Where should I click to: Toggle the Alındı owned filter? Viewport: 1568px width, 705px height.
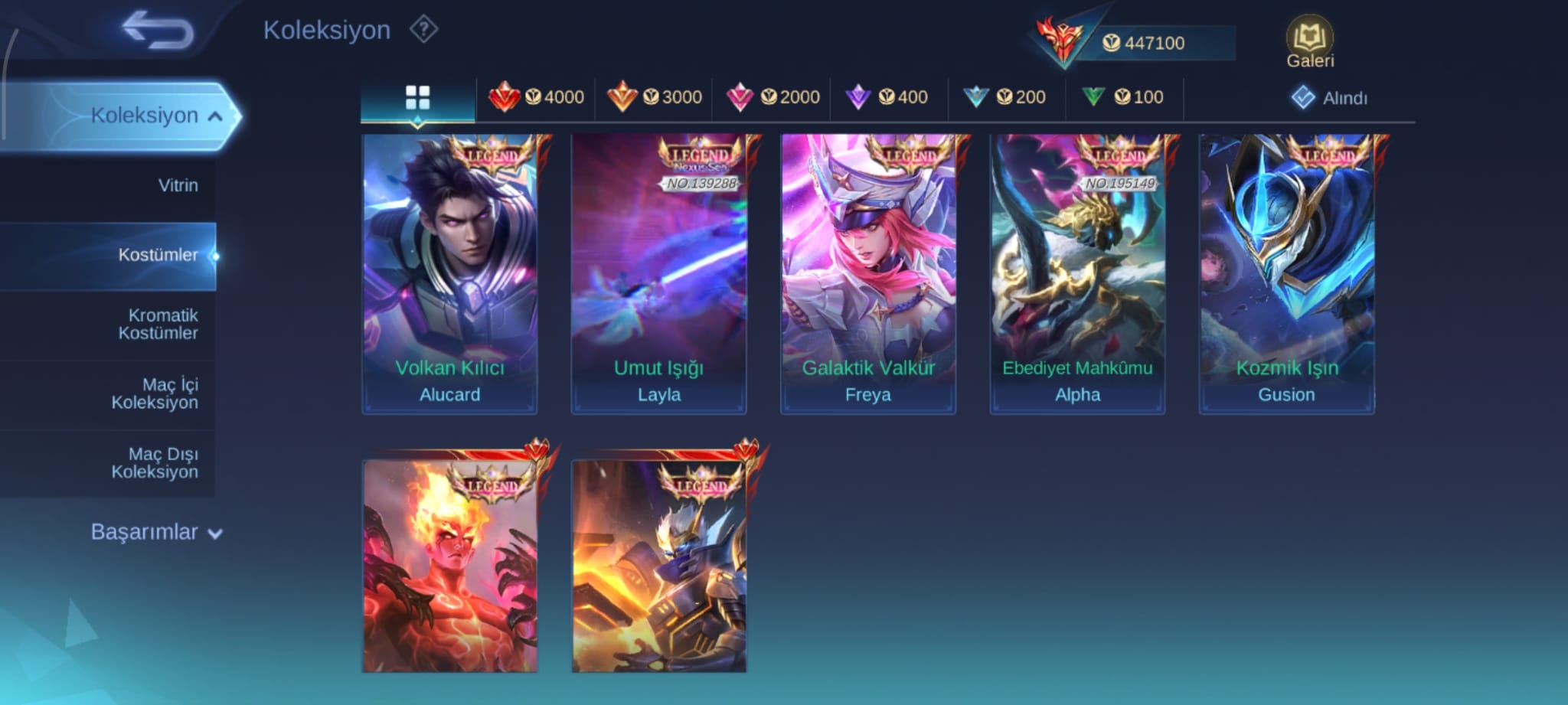tap(1329, 98)
